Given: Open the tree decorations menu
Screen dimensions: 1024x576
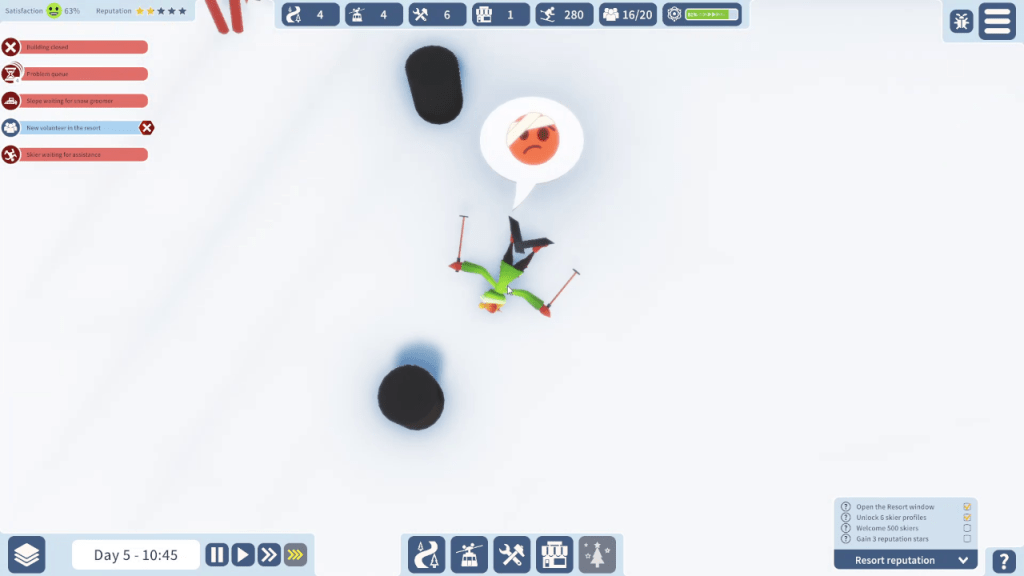Looking at the screenshot, I should (598, 554).
